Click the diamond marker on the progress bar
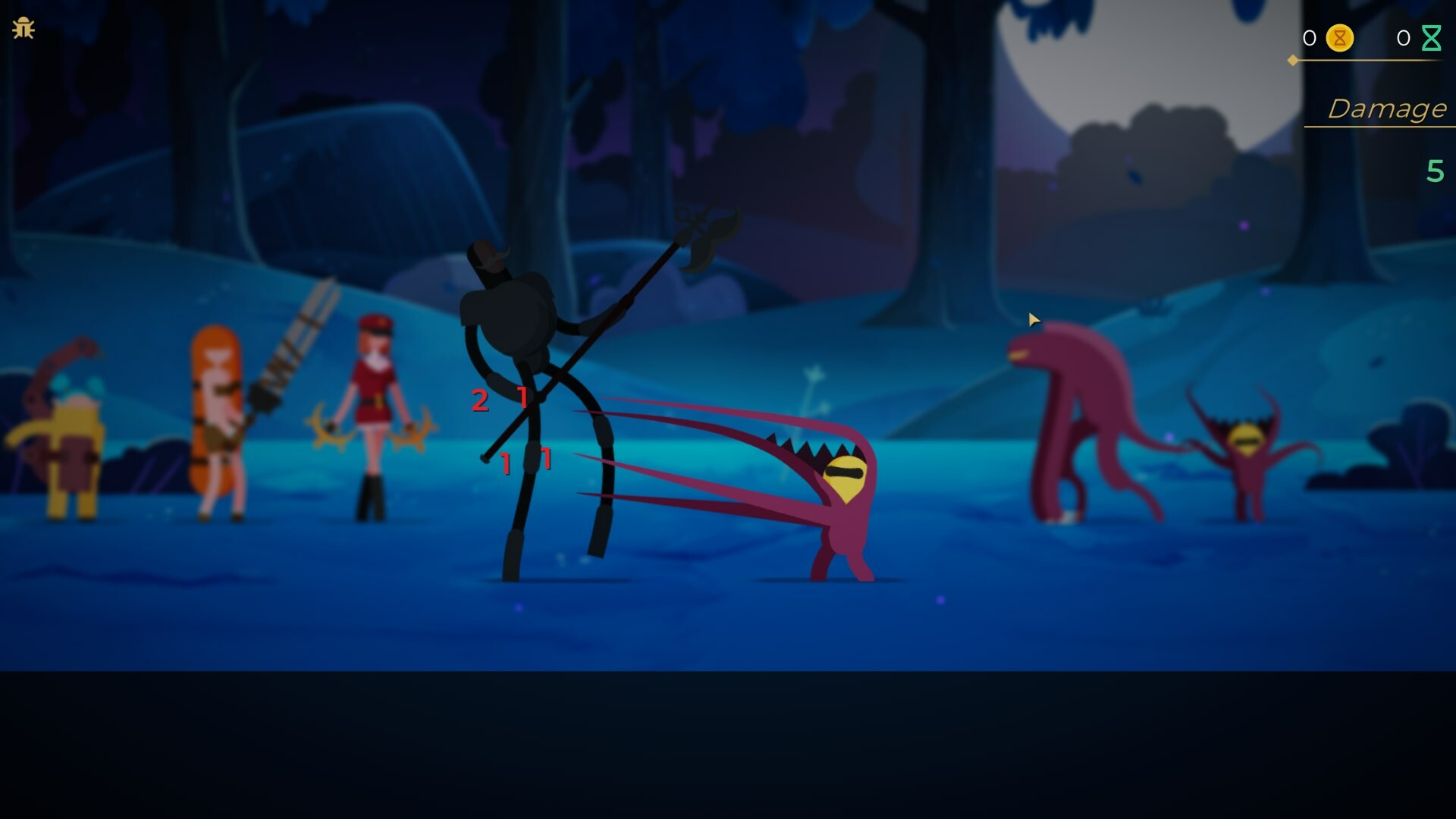1456x819 pixels. pos(1291,61)
